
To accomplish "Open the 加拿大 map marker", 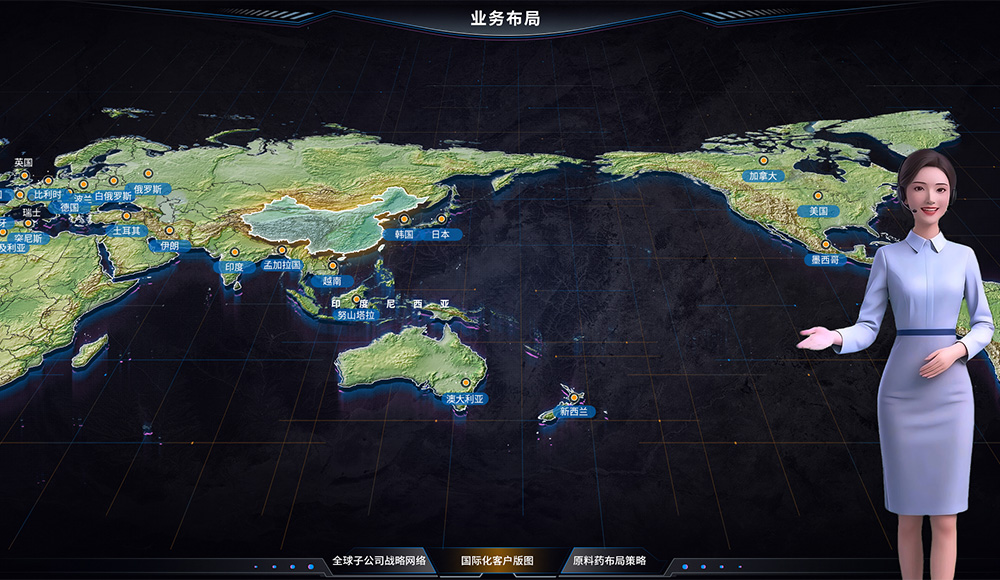I will pos(763,175).
